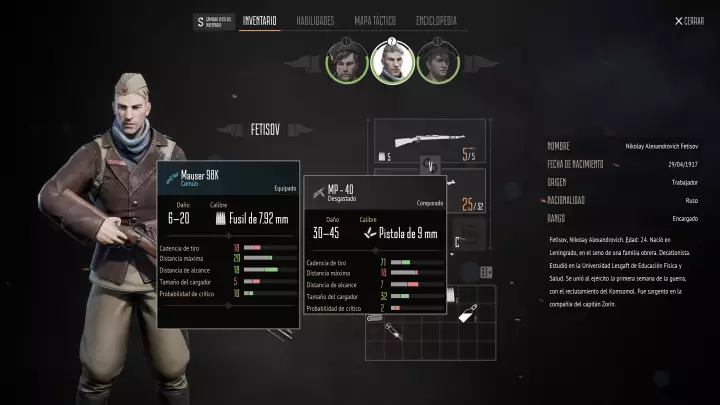The image size is (720, 405).
Task: Select Fetisov's portrait in the middle
Action: (392, 62)
